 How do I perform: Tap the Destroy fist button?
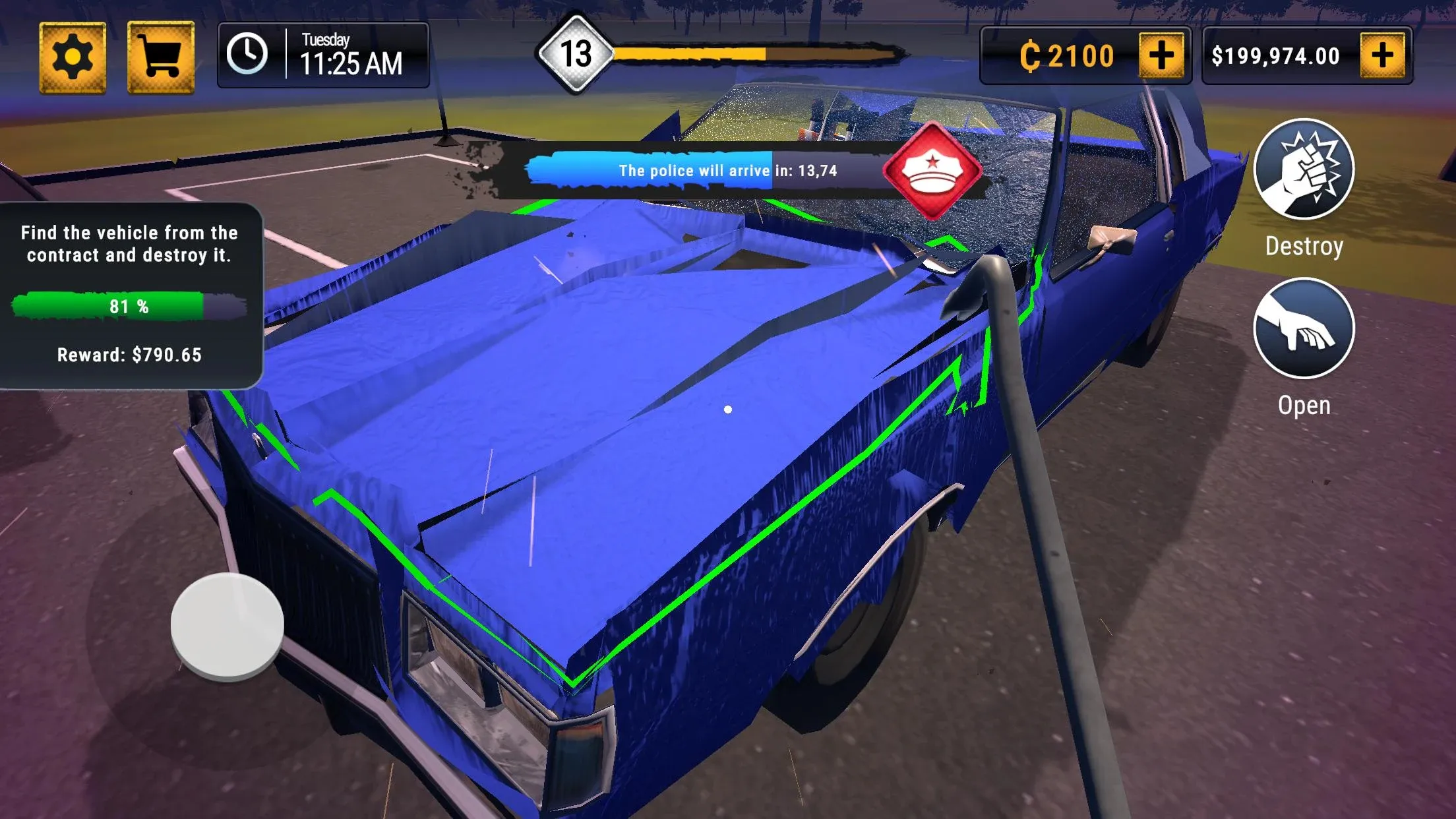pos(1304,169)
